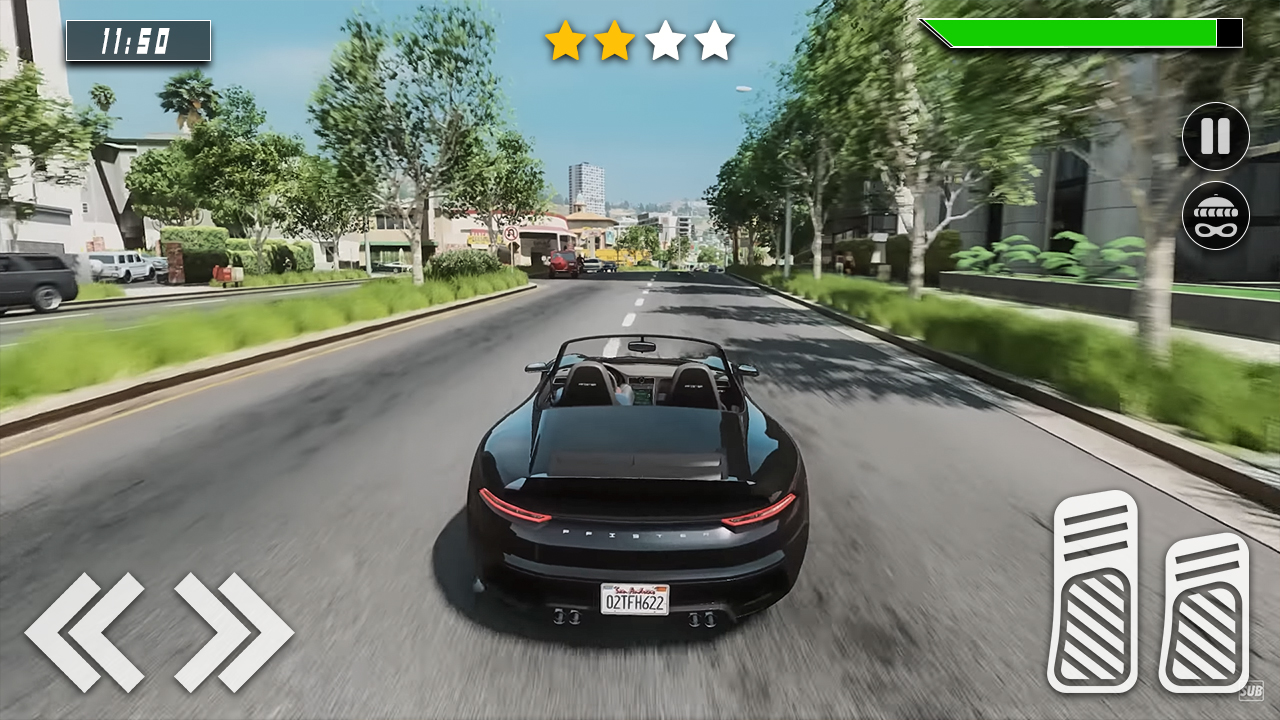Tap the first earned gold star

565,40
